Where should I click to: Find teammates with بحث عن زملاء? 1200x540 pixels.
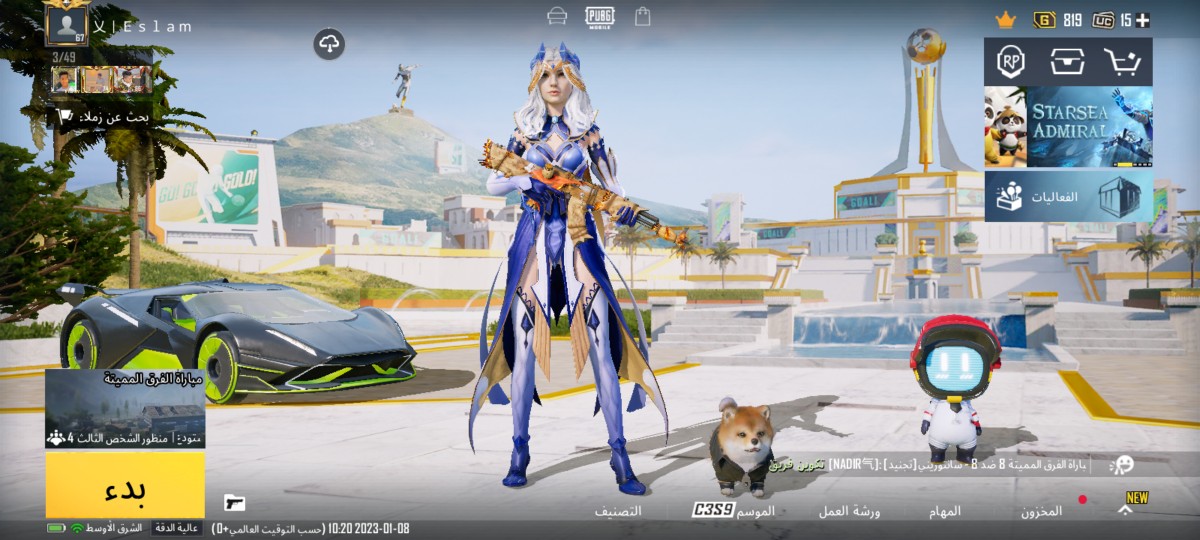(103, 117)
